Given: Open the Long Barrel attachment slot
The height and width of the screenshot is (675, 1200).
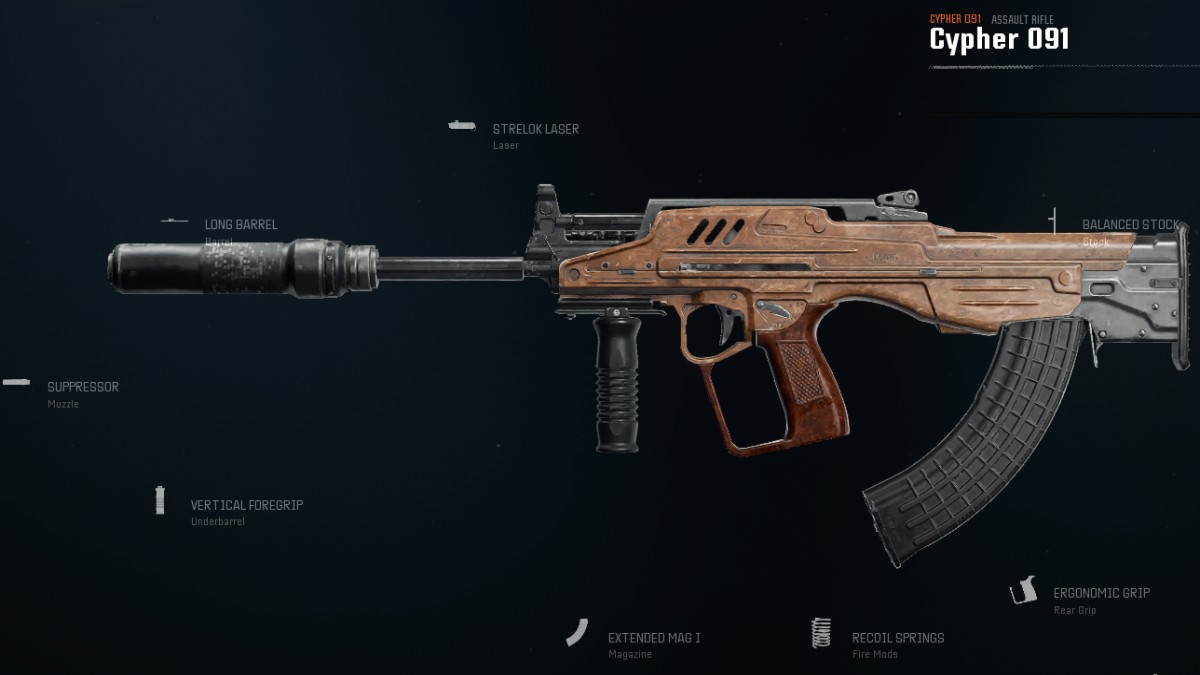Looking at the screenshot, I should 241,226.
